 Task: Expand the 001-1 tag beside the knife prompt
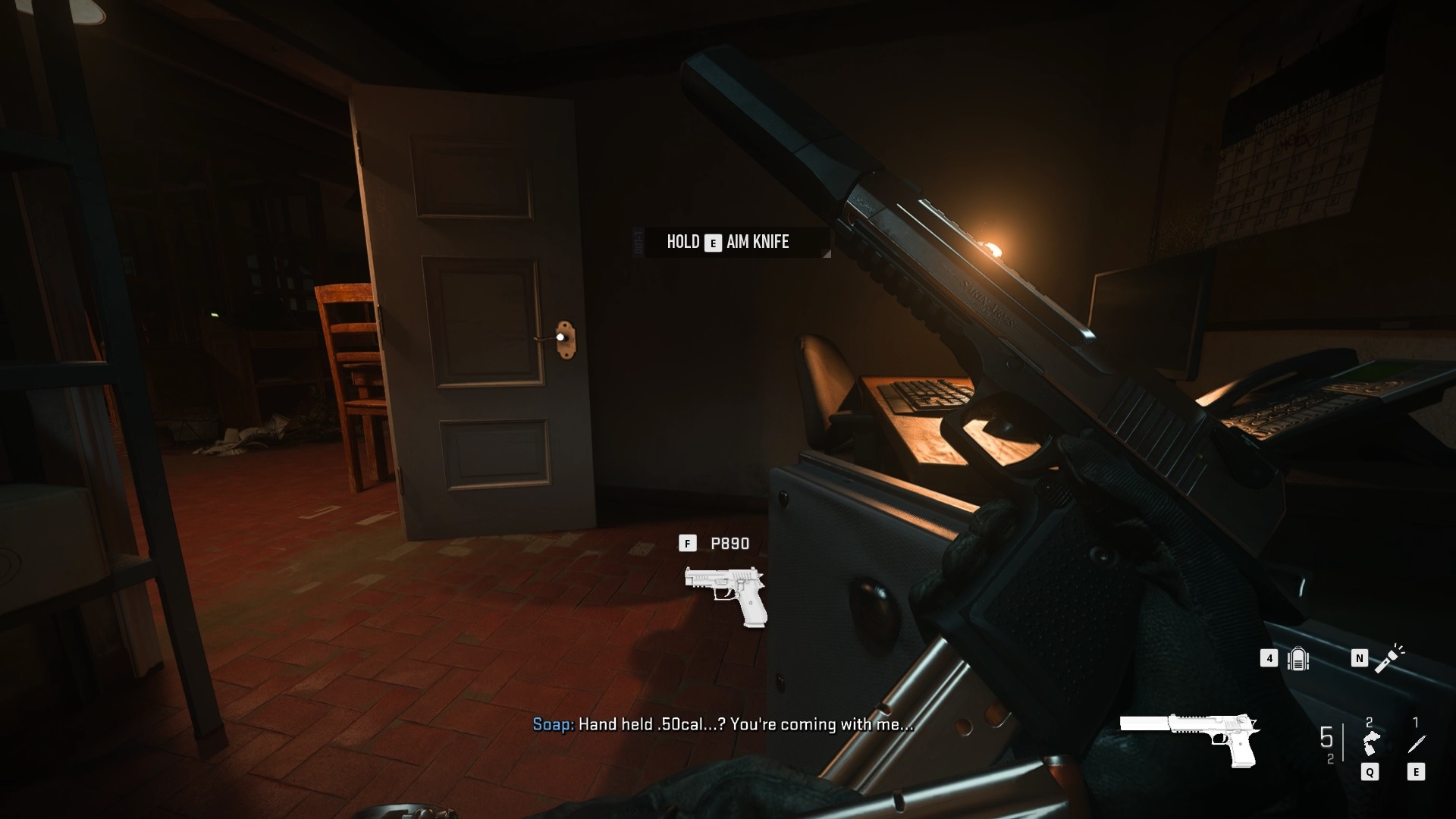639,241
